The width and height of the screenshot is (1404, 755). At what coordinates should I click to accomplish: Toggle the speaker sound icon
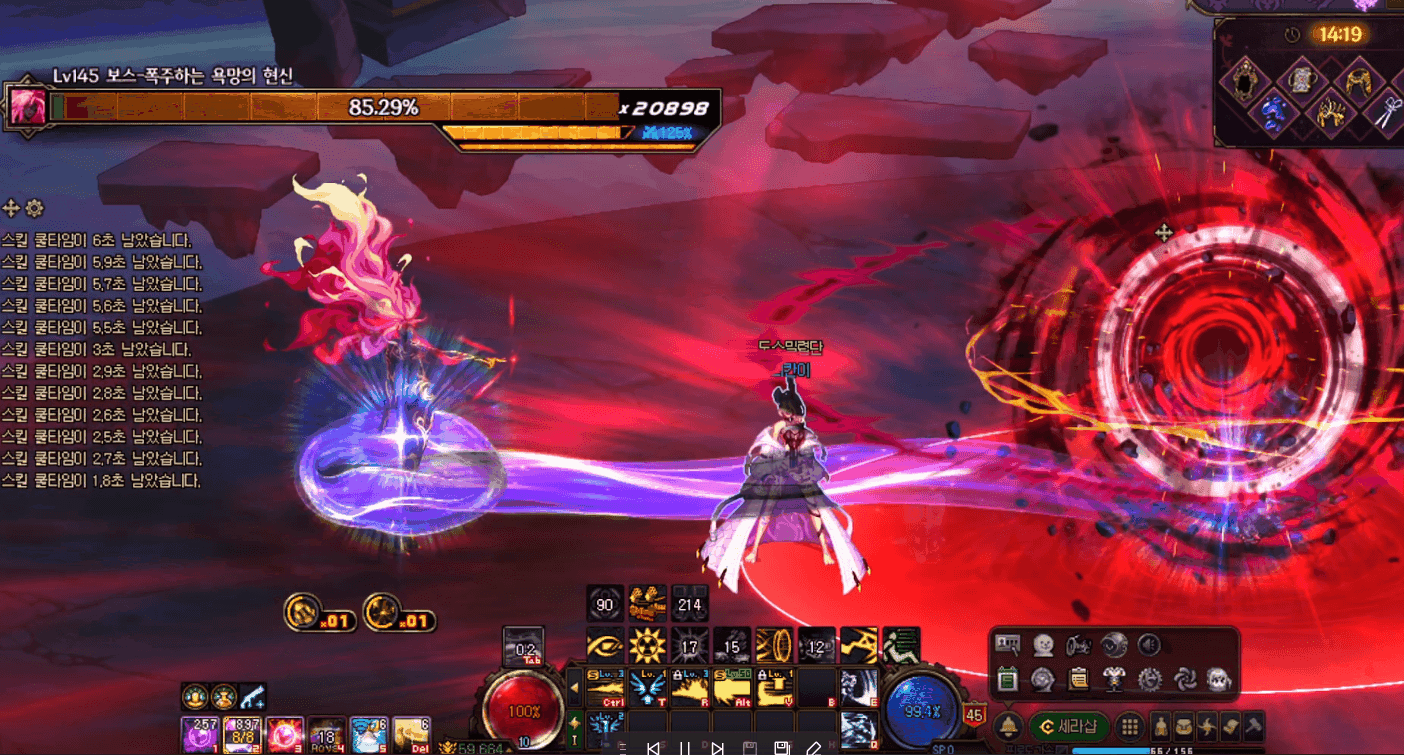point(1151,646)
